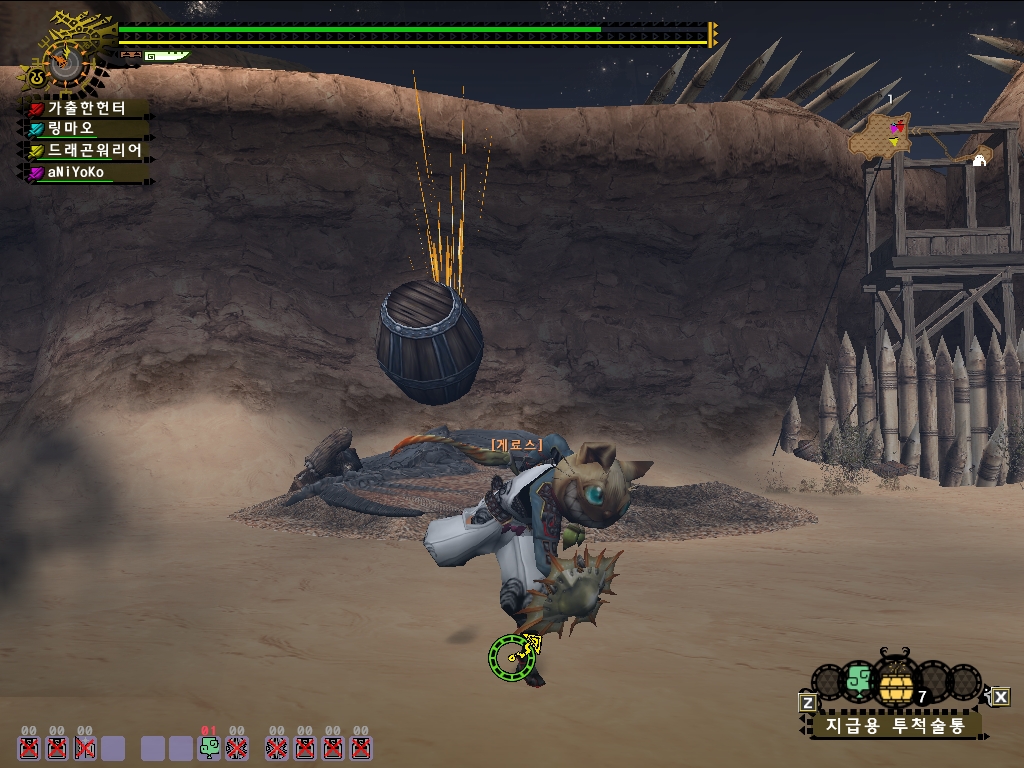Select the yellow barrel bomb item
Image resolution: width=1024 pixels, height=768 pixels.
tap(896, 685)
